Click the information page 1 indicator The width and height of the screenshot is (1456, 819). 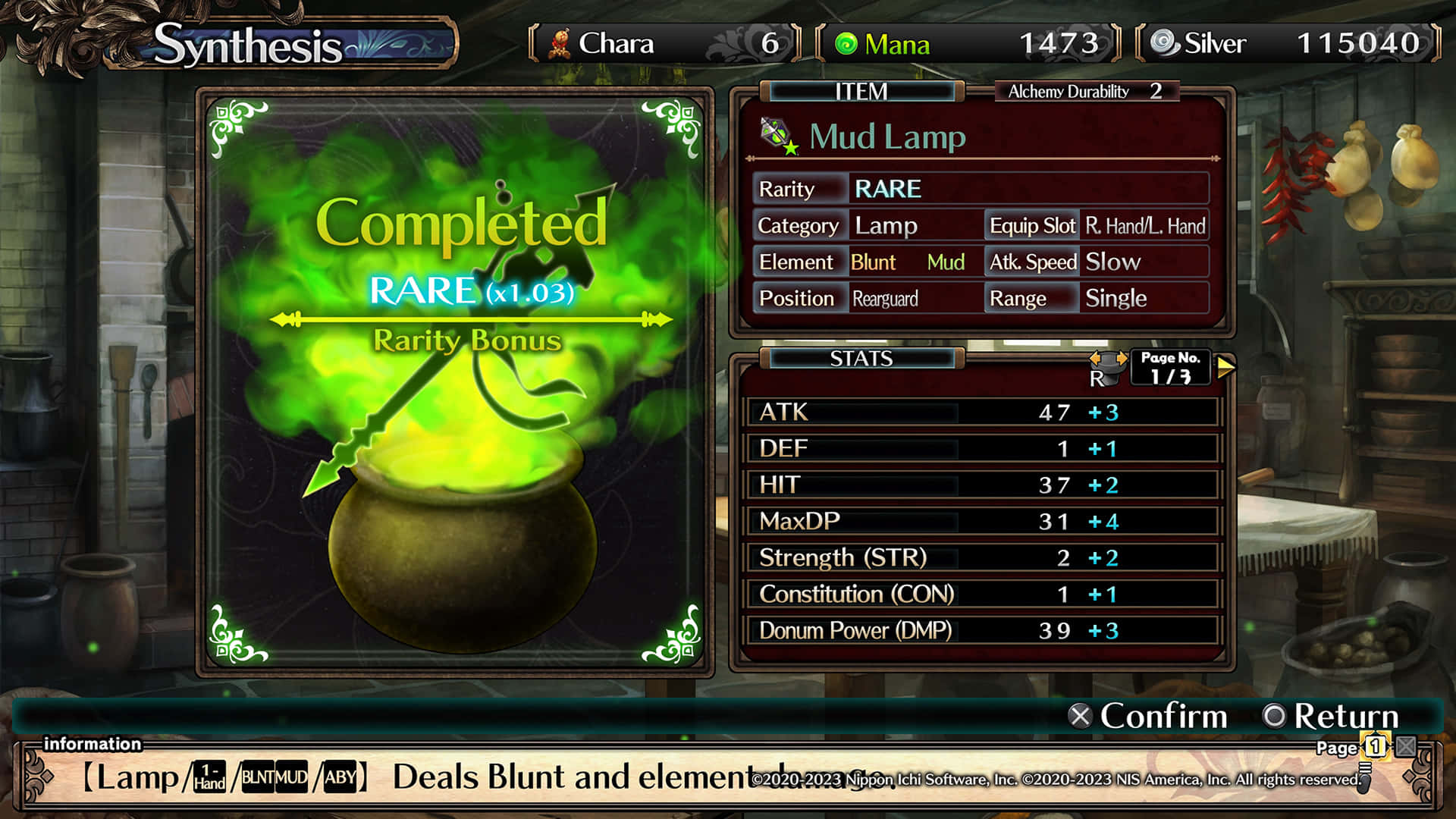click(x=1375, y=746)
